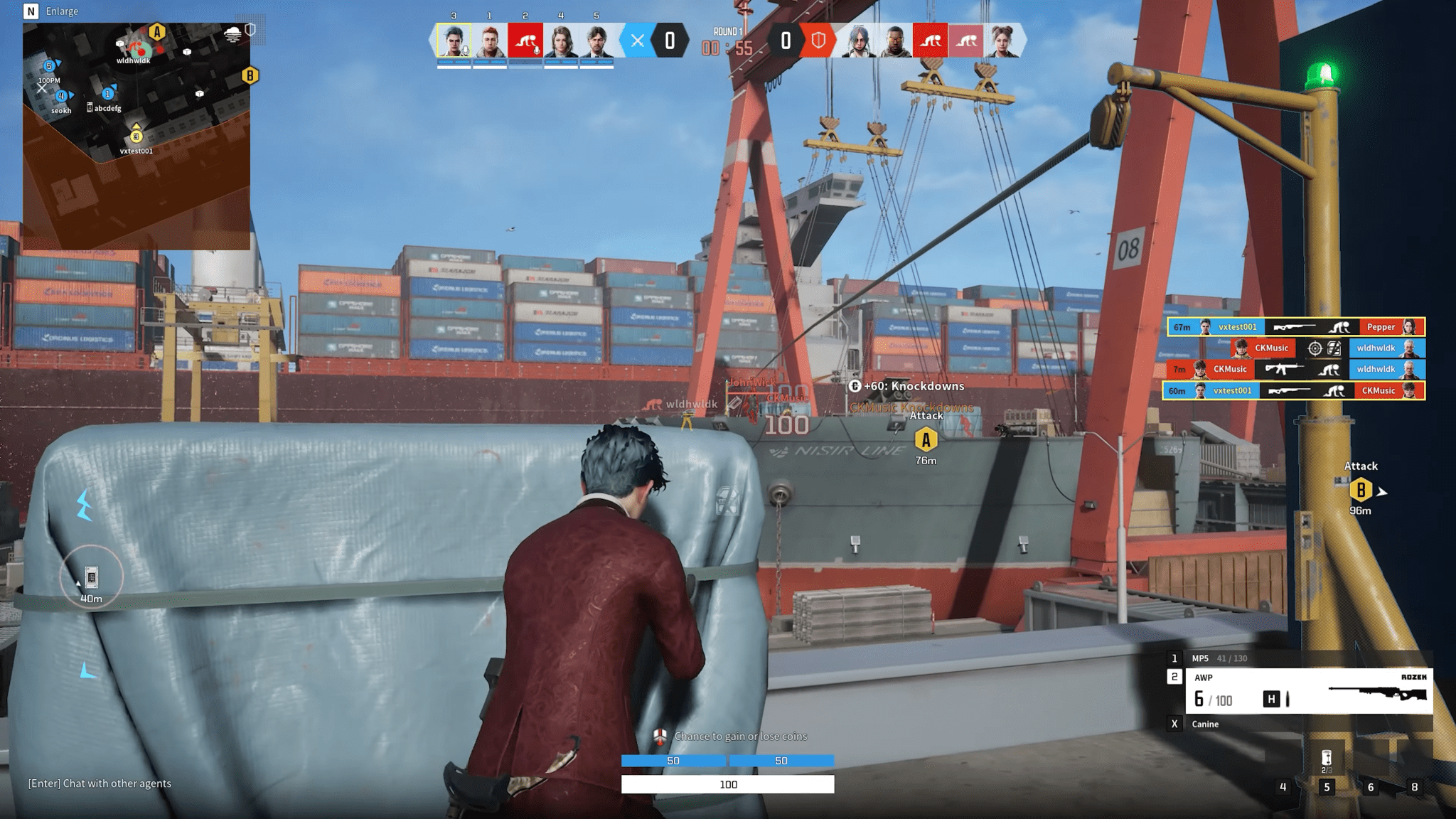
Task: Click the 40m phone waypoint marker
Action: point(91,577)
